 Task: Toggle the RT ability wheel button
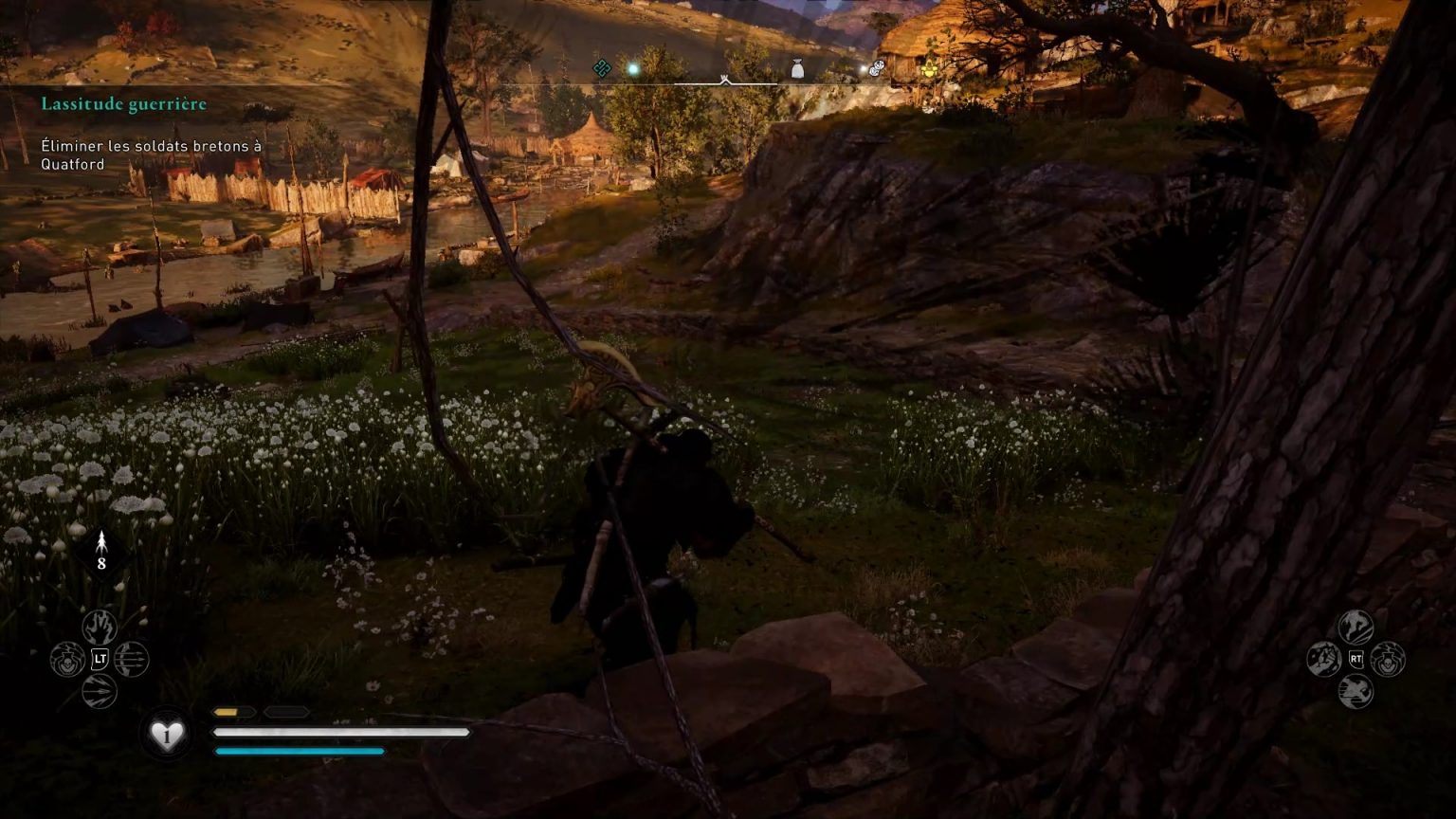[1356, 659]
